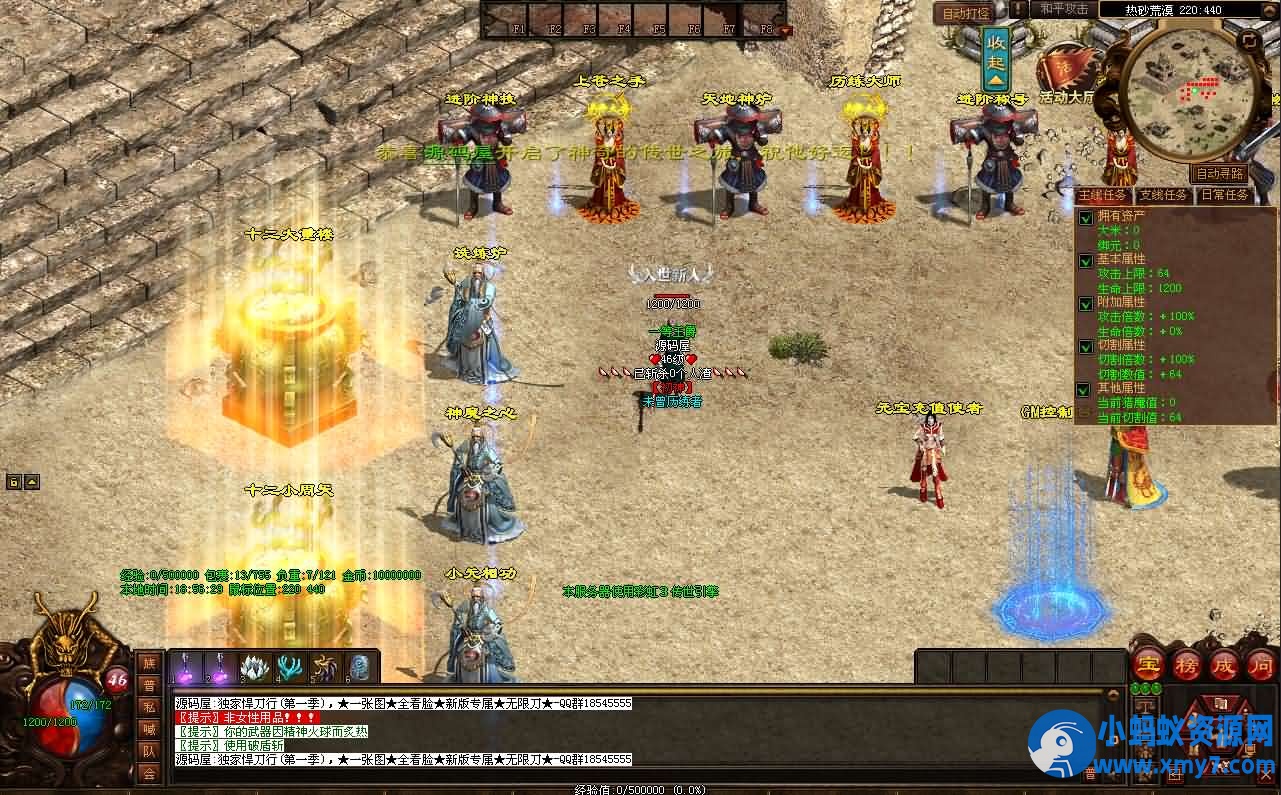This screenshot has height=795, width=1281.
Task: Open the 宝 treasure round button
Action: tap(1147, 664)
